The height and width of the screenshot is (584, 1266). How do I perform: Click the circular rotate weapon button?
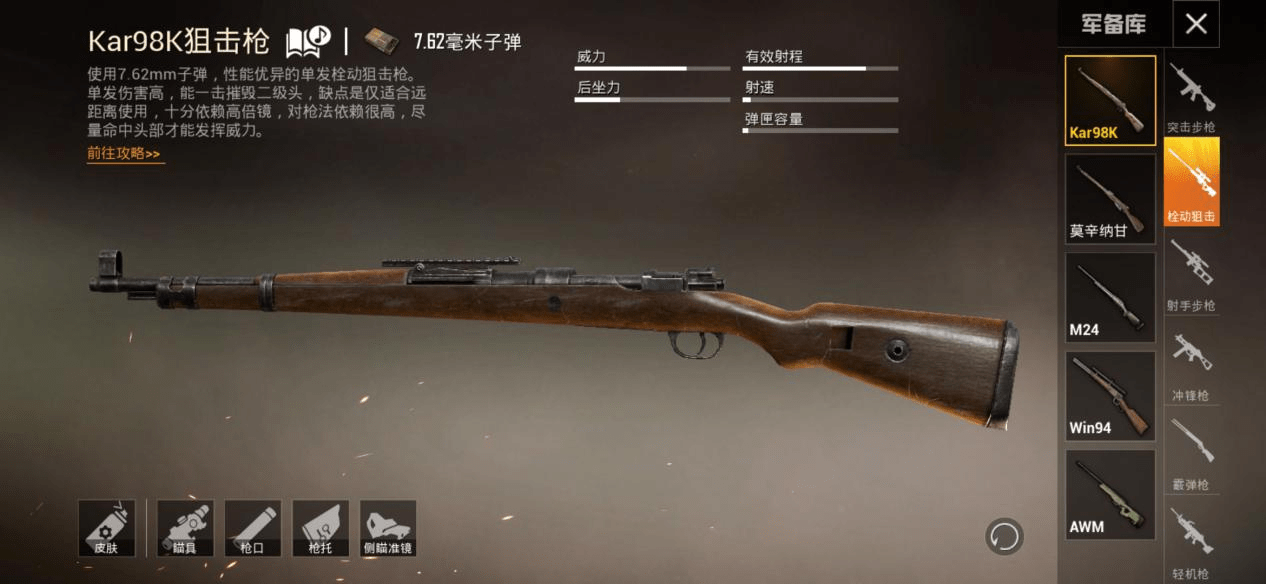click(1003, 536)
